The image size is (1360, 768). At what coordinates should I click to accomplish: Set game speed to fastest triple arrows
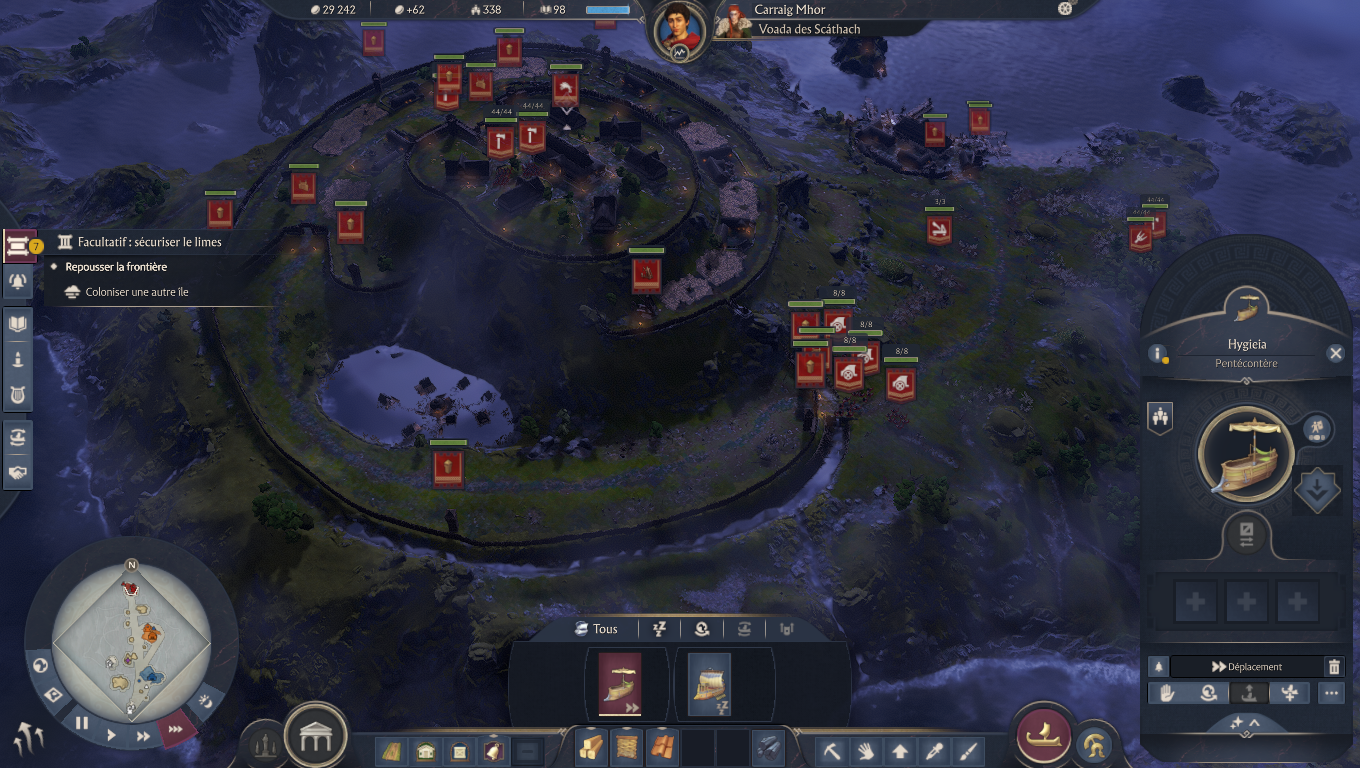176,729
